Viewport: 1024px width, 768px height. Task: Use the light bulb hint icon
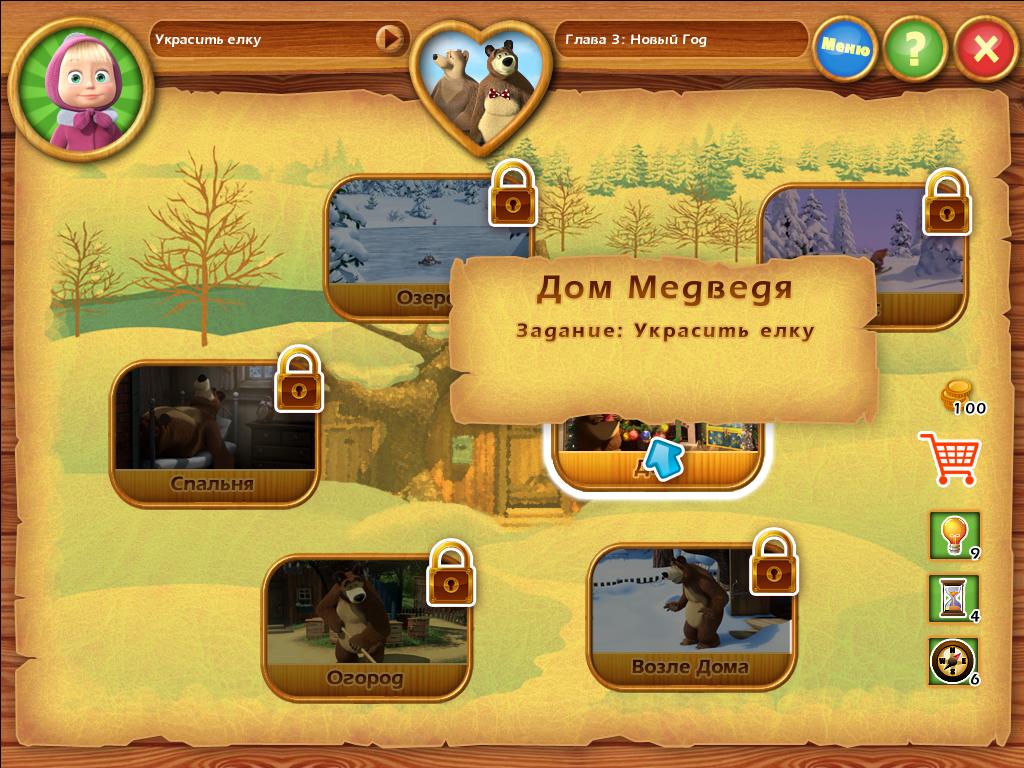(x=953, y=535)
